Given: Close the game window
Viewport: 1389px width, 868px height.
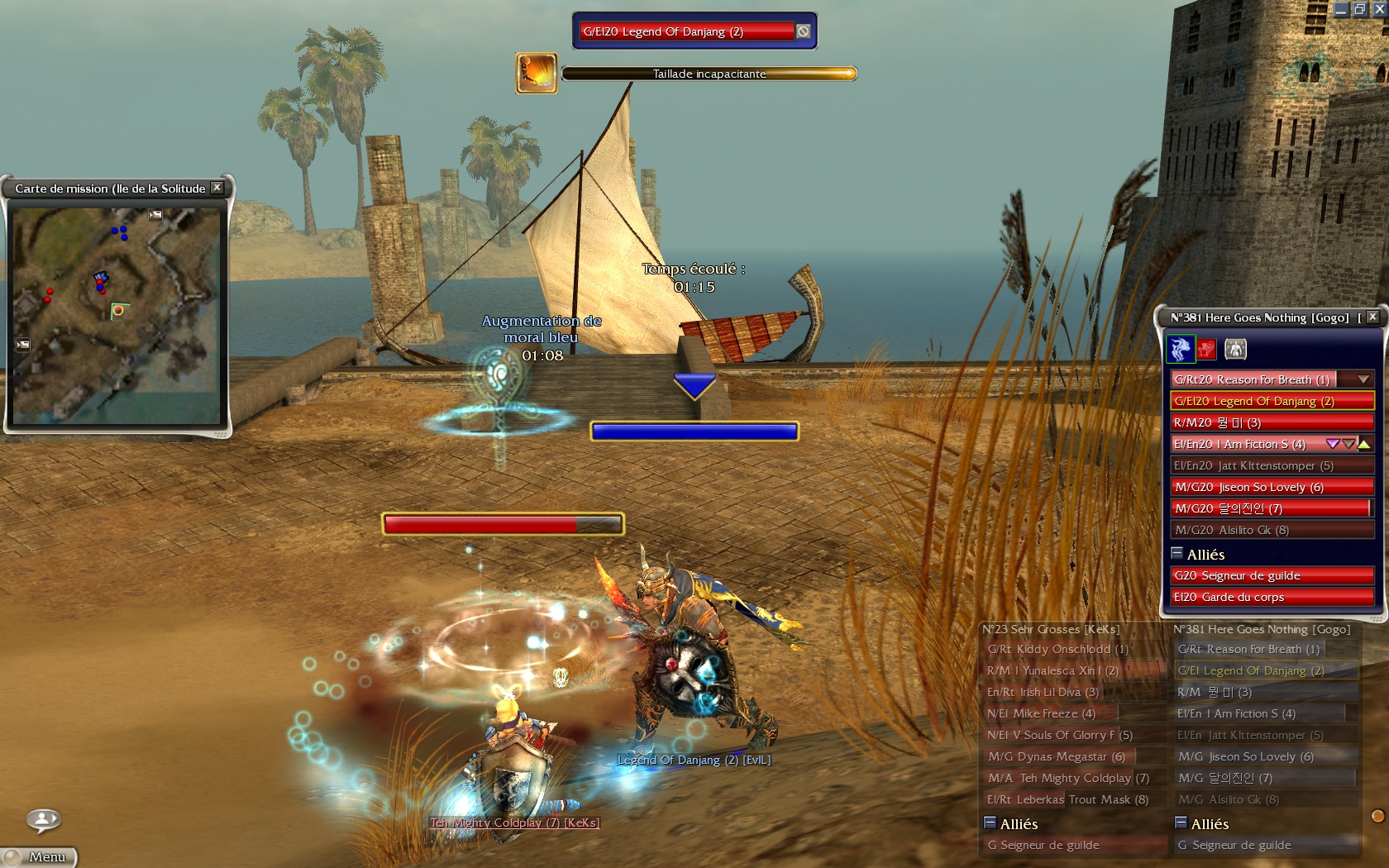Looking at the screenshot, I should pyautogui.click(x=1379, y=10).
